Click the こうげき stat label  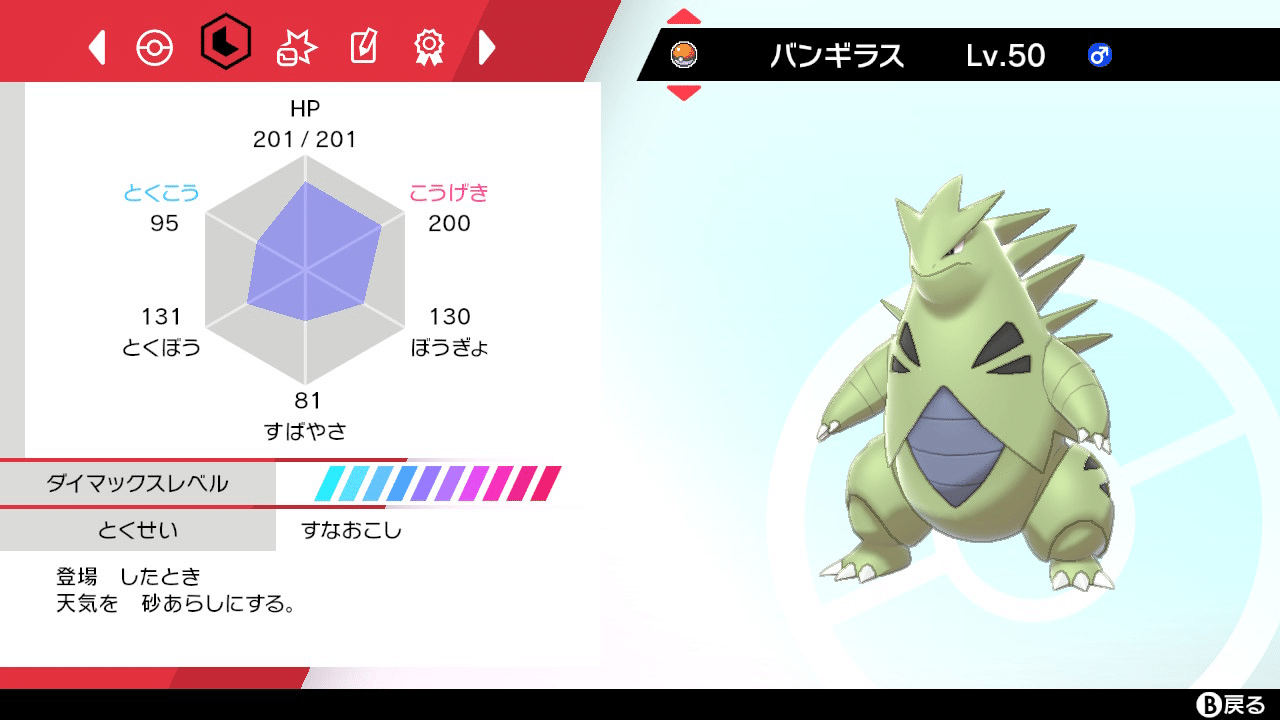coord(448,193)
